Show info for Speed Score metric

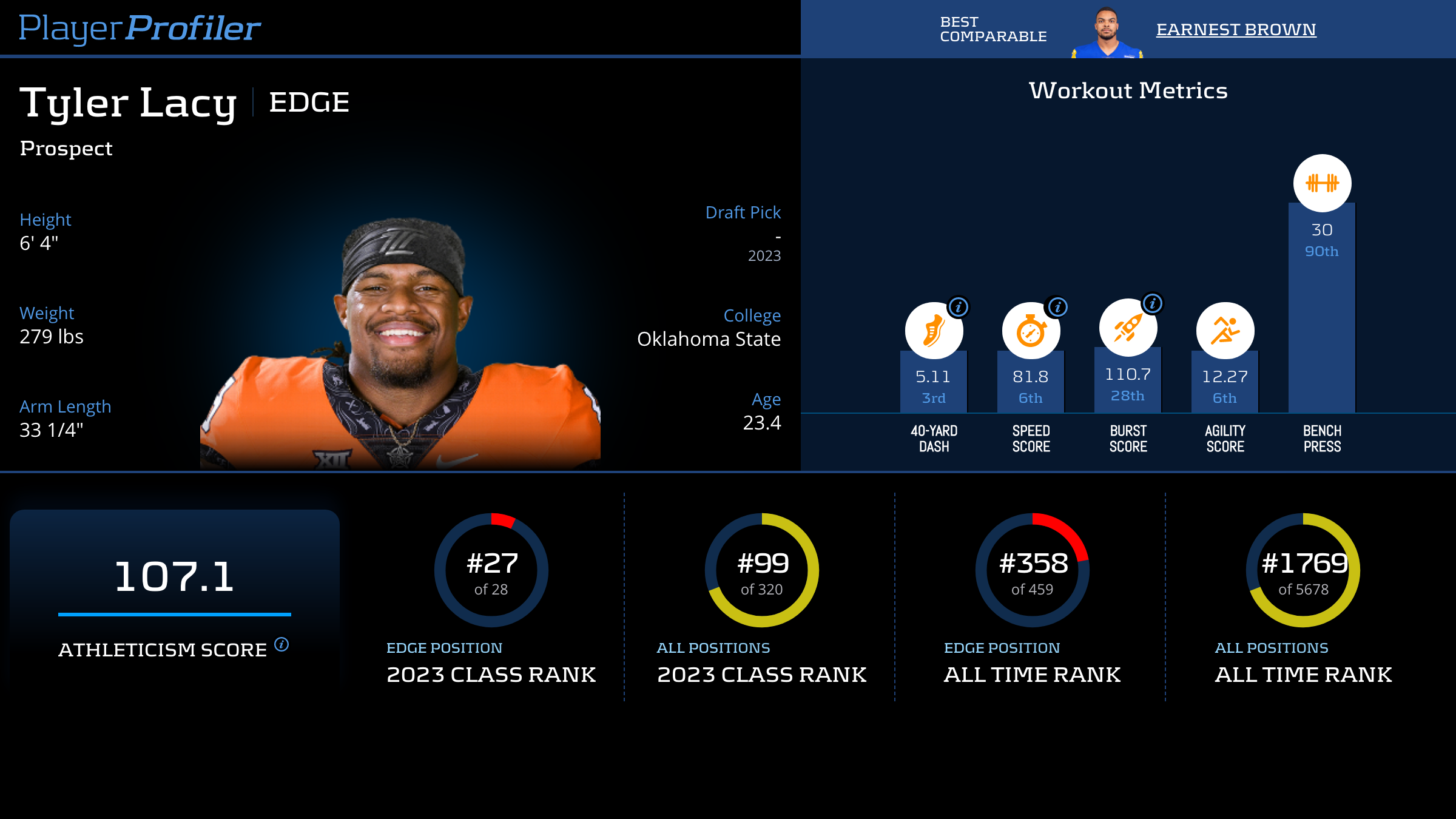(x=1057, y=307)
